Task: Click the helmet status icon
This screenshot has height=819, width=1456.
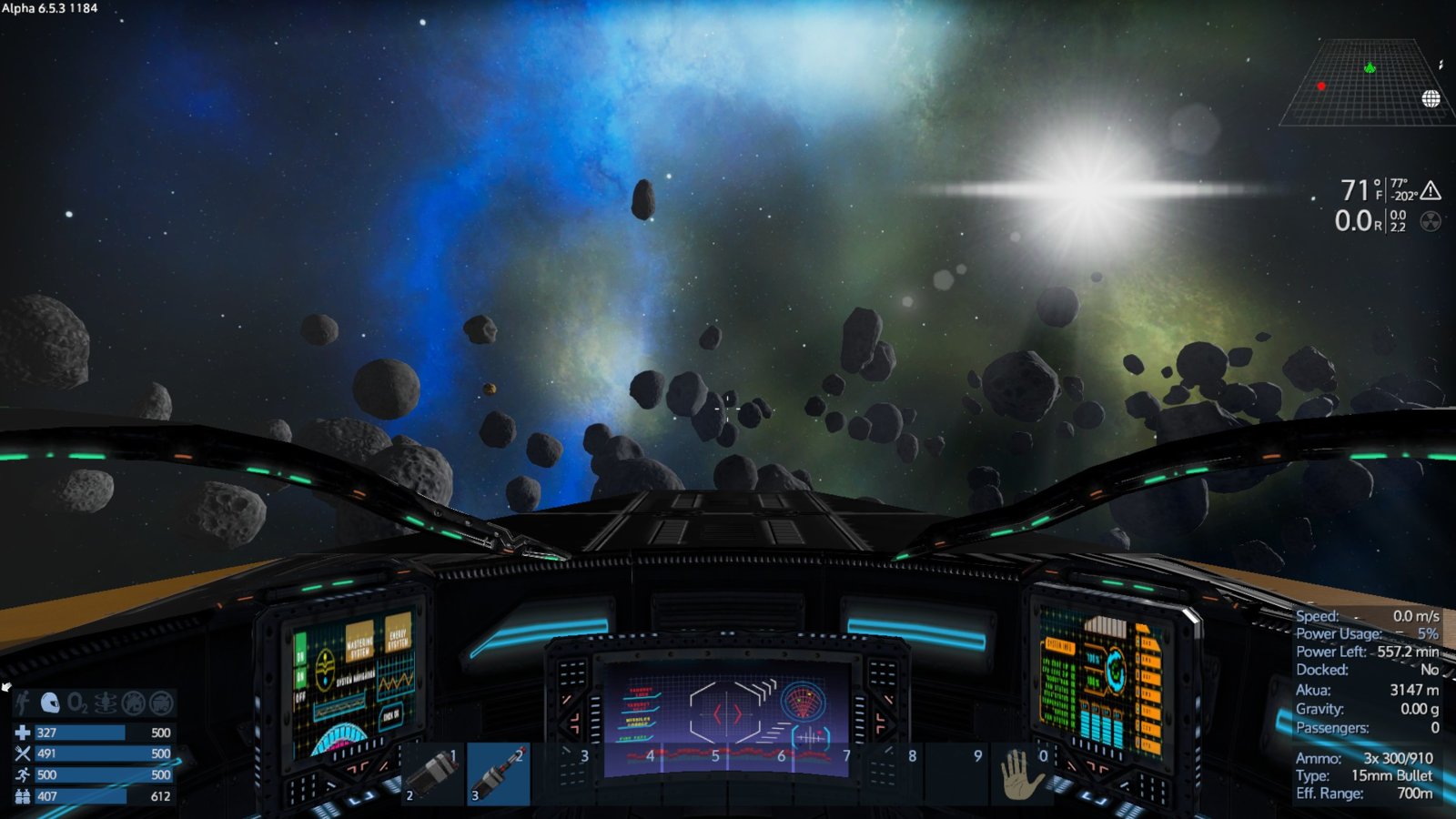Action: pyautogui.click(x=50, y=703)
